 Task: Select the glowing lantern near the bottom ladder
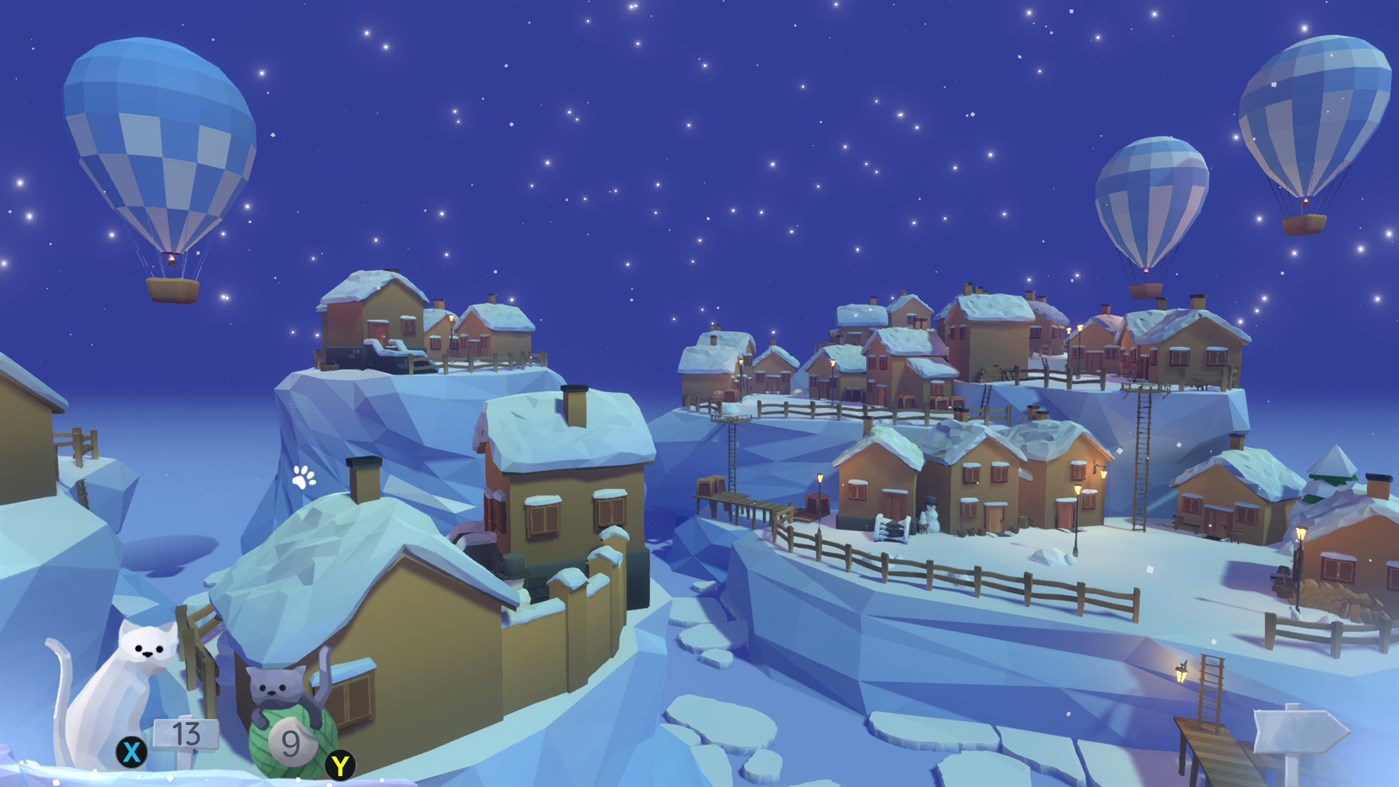click(1182, 674)
